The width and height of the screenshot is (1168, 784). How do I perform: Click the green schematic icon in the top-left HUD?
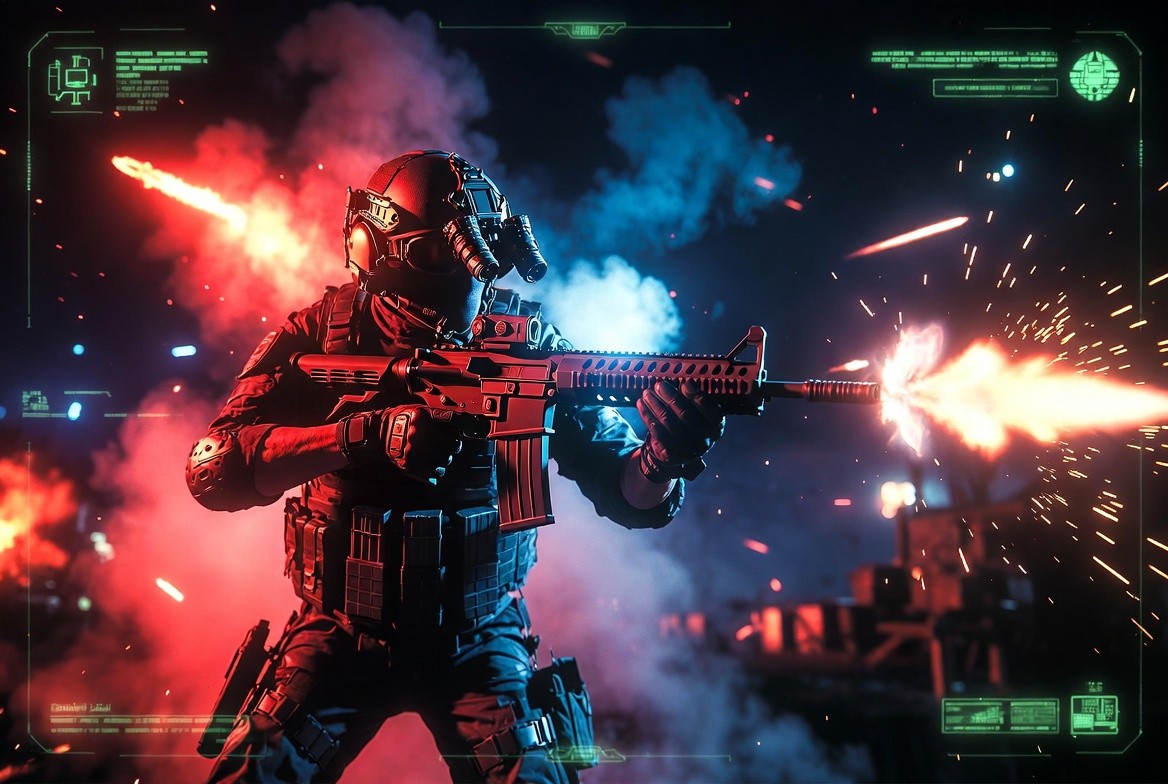click(73, 78)
